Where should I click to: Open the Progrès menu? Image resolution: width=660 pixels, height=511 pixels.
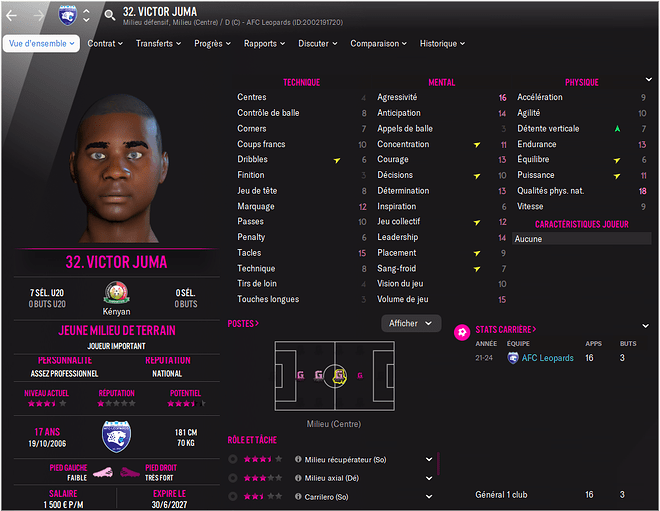[213, 44]
